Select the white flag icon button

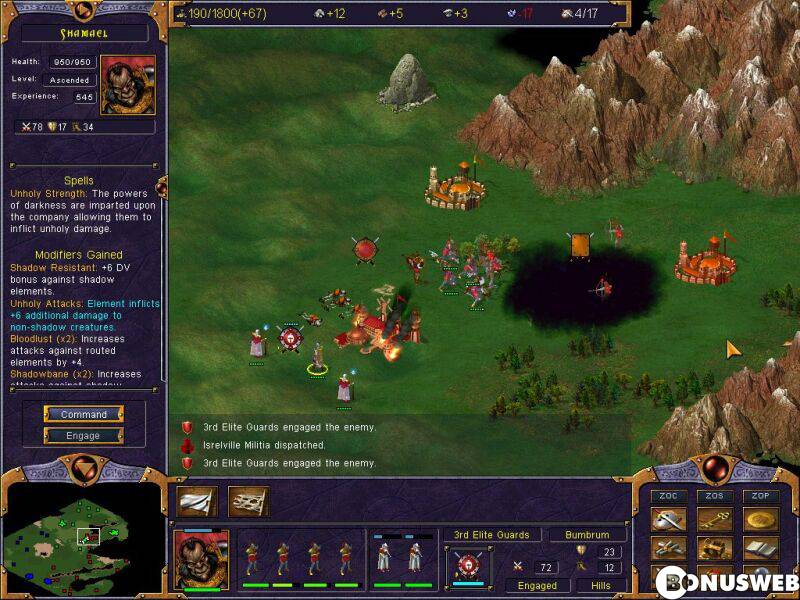[x=197, y=501]
